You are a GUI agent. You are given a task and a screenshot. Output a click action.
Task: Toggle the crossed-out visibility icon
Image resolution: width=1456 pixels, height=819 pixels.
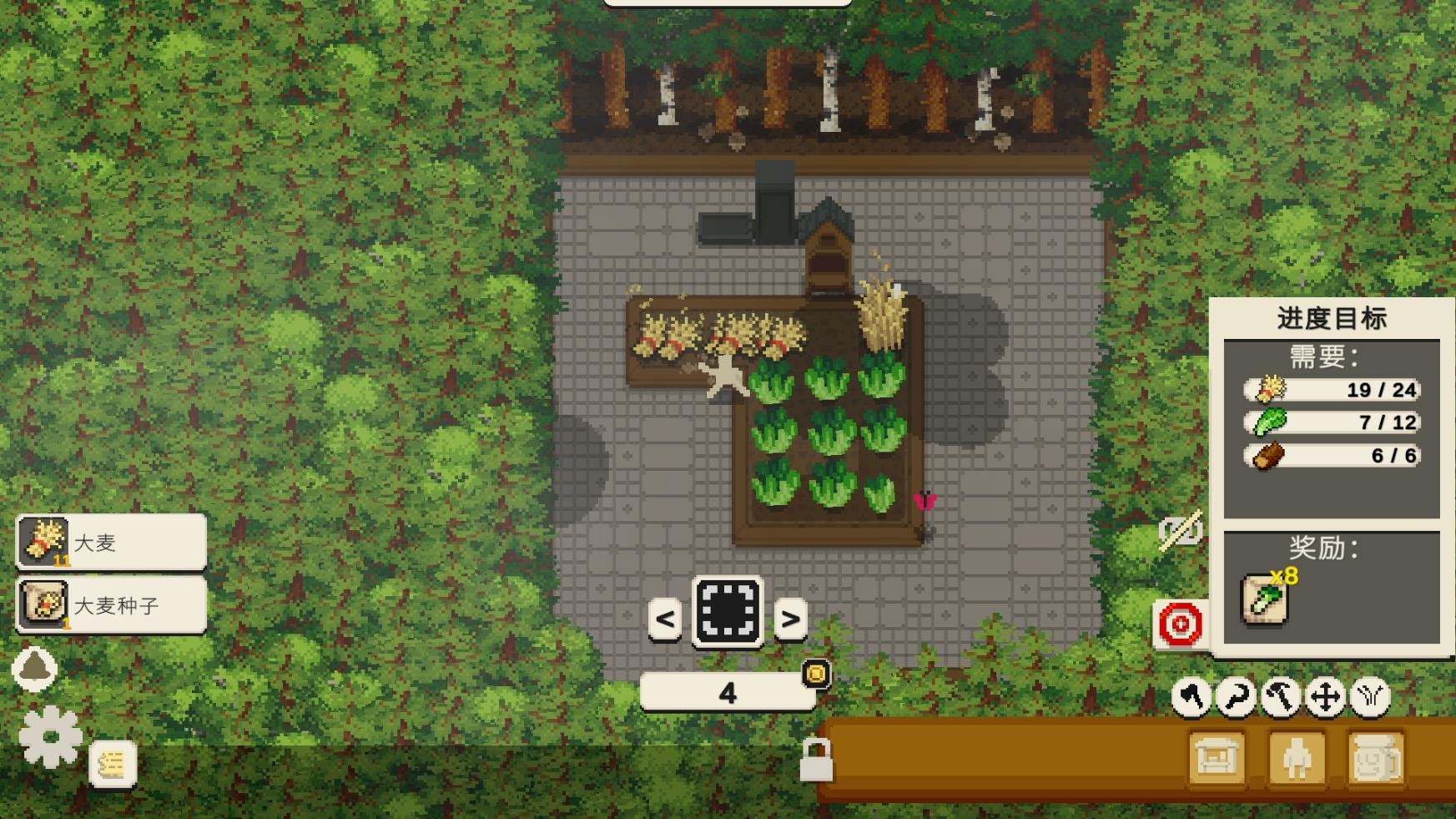(x=1180, y=530)
